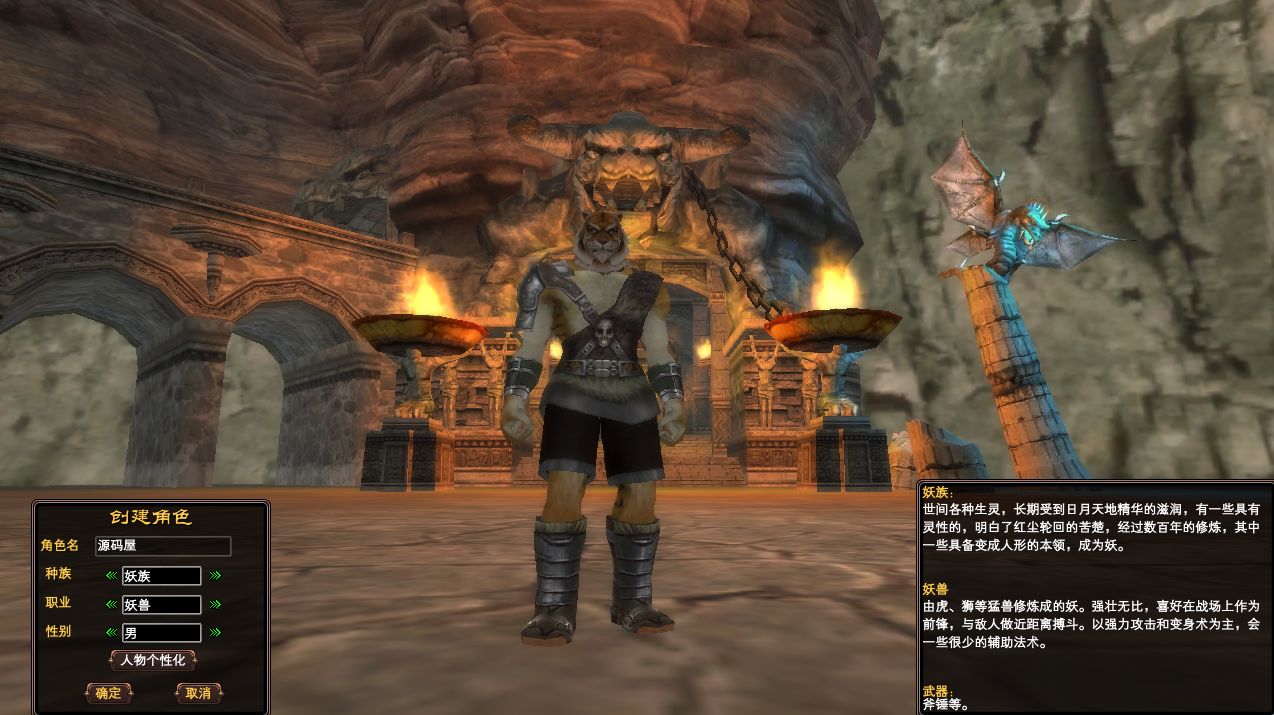
Task: Cancel character creation with 取消
Action: [x=198, y=693]
